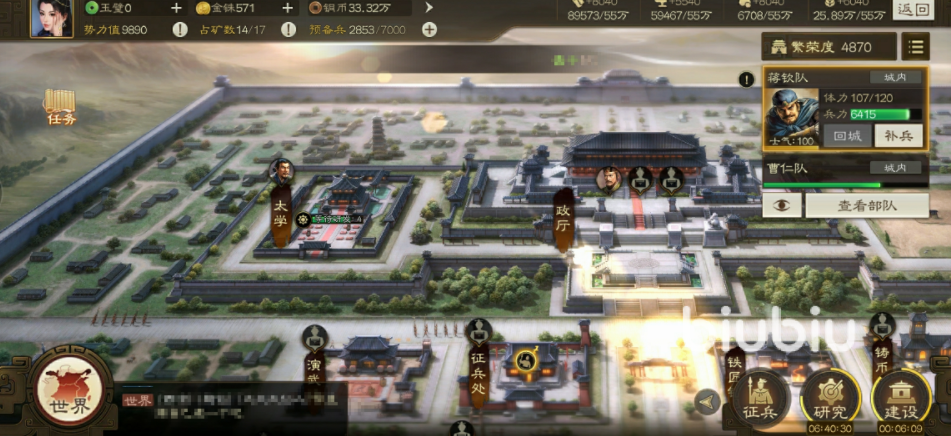Add more 金铢 with the plus button
Viewport: 951px width, 436px height.
click(x=288, y=8)
